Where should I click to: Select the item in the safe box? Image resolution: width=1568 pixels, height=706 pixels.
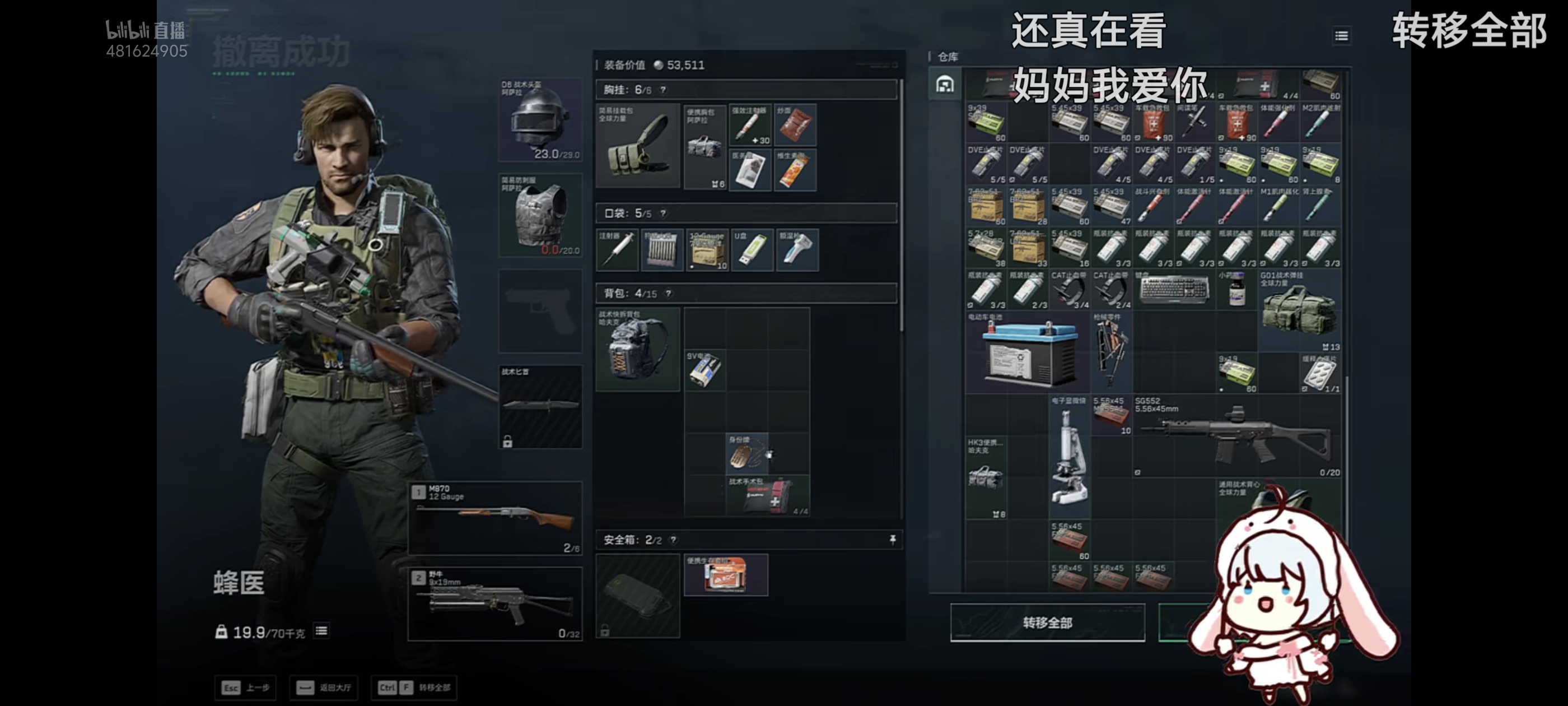click(x=726, y=574)
